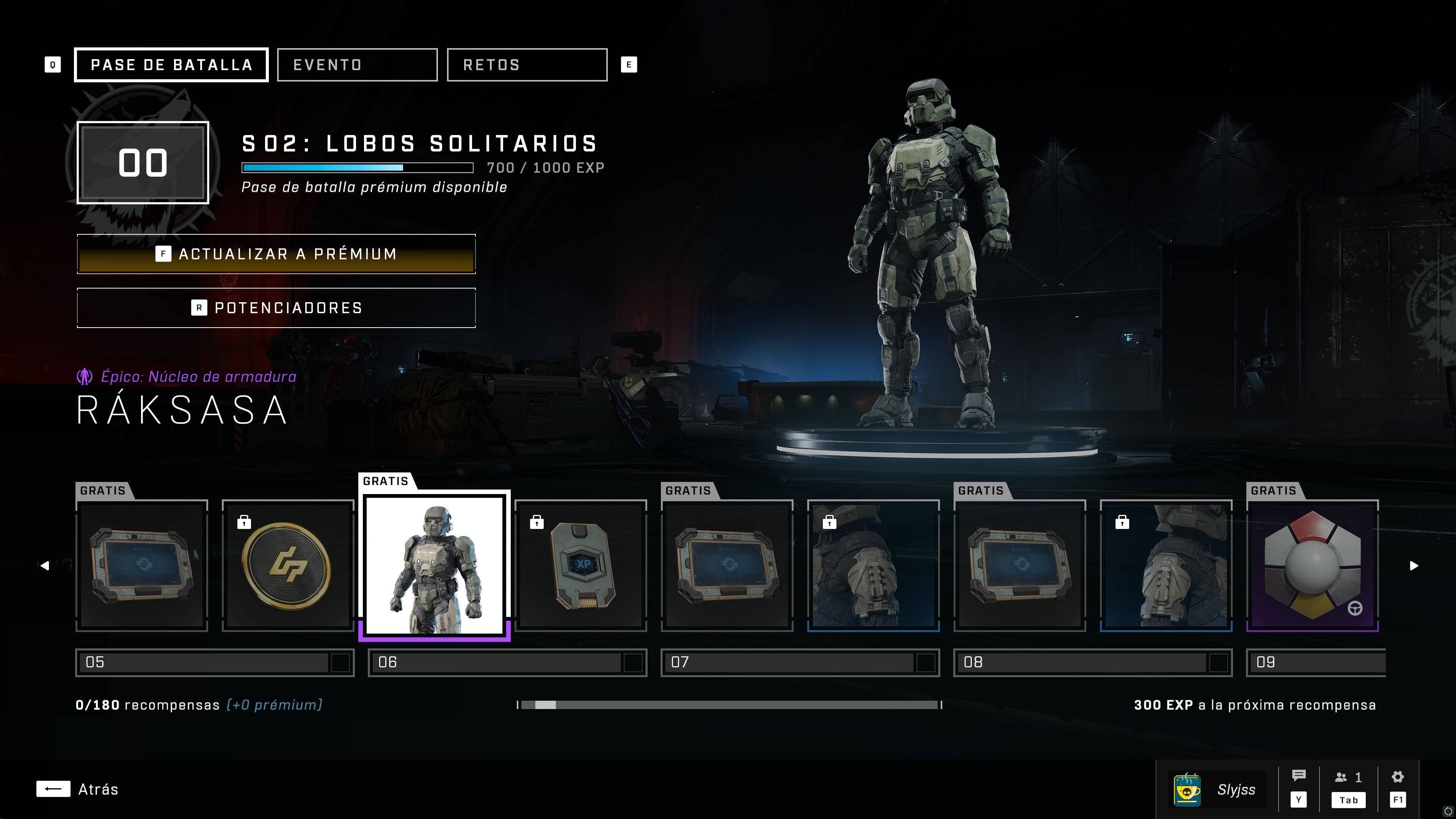1456x819 pixels.
Task: Show next rewards with the right arrow
Action: (1414, 566)
